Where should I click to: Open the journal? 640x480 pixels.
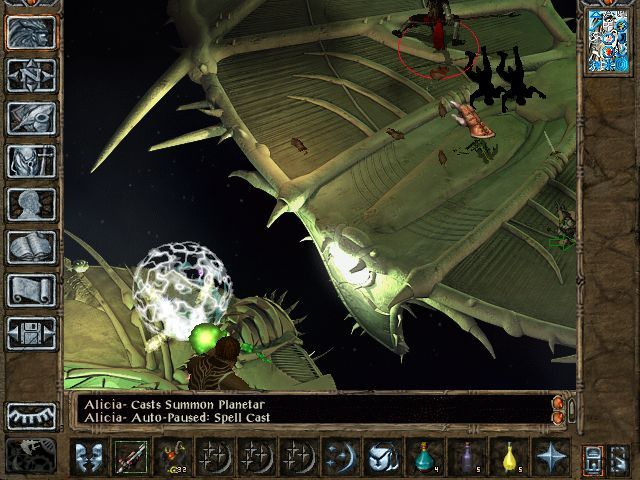[x=31, y=118]
